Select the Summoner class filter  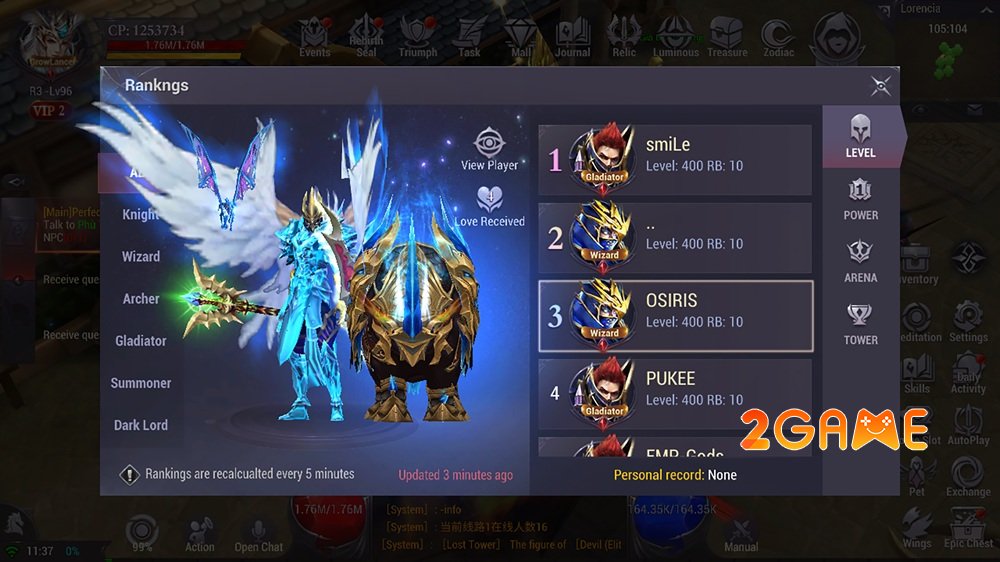[141, 383]
